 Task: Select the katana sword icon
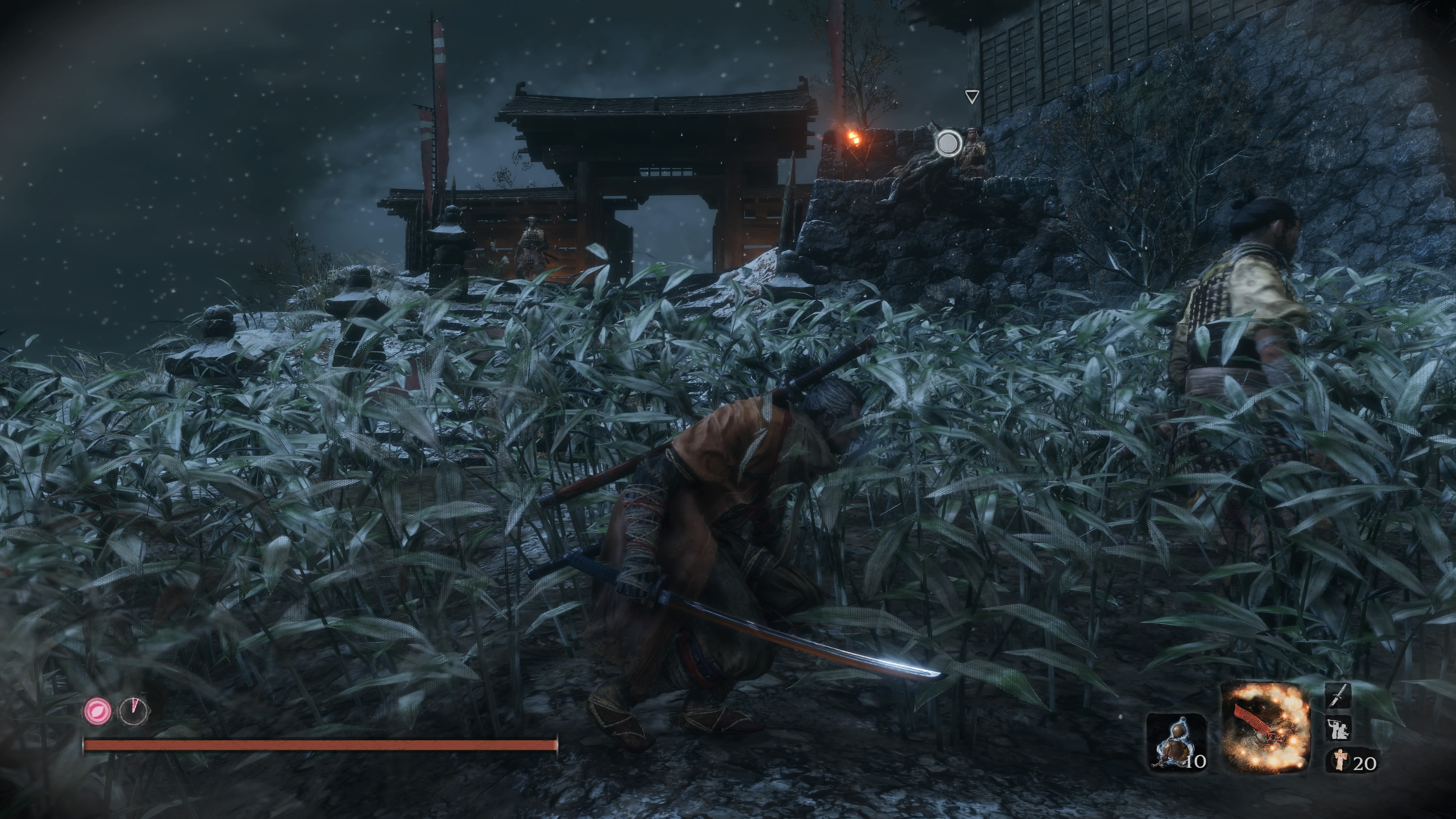tap(1337, 695)
